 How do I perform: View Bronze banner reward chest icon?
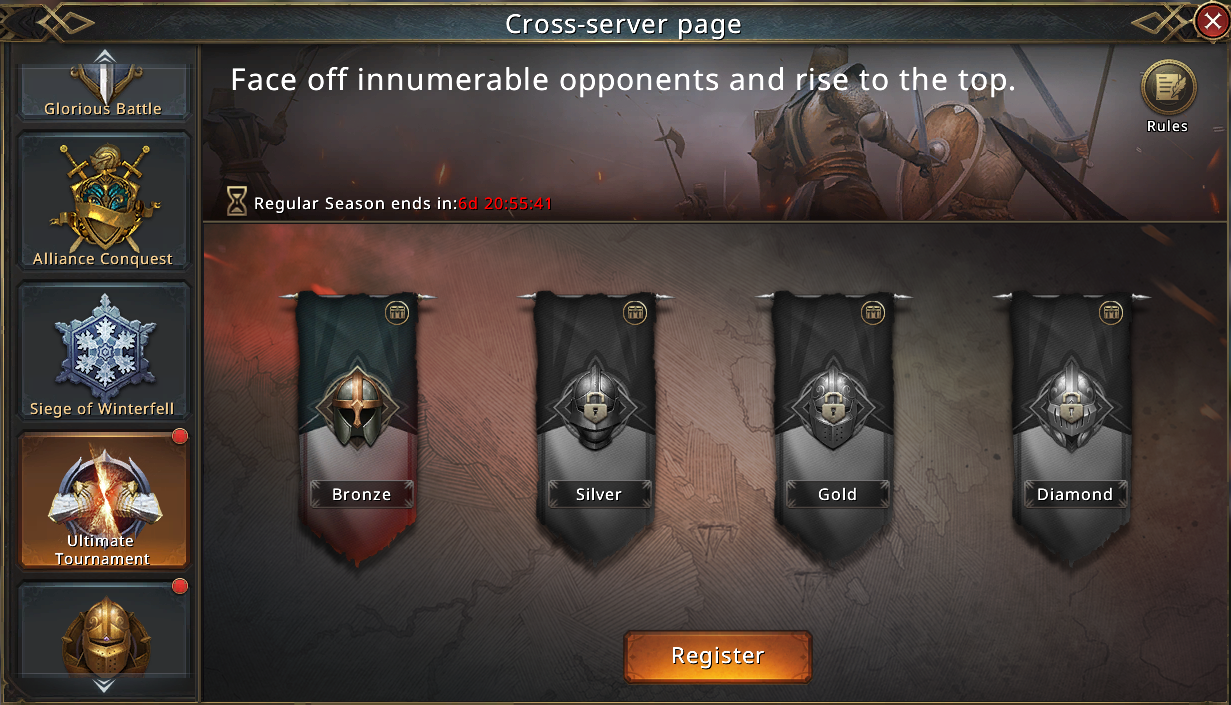(397, 313)
